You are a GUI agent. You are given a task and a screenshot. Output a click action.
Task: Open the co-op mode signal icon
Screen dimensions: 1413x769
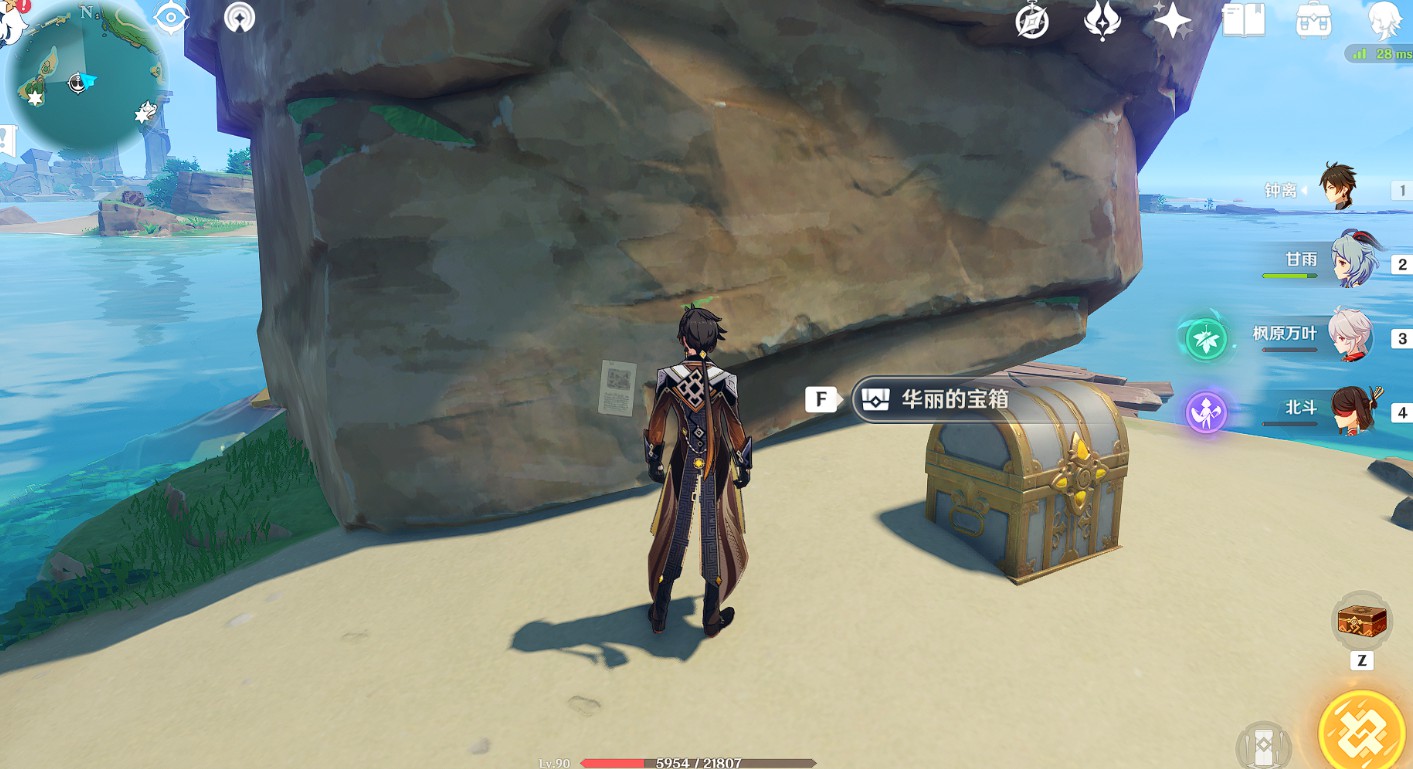tap(239, 18)
